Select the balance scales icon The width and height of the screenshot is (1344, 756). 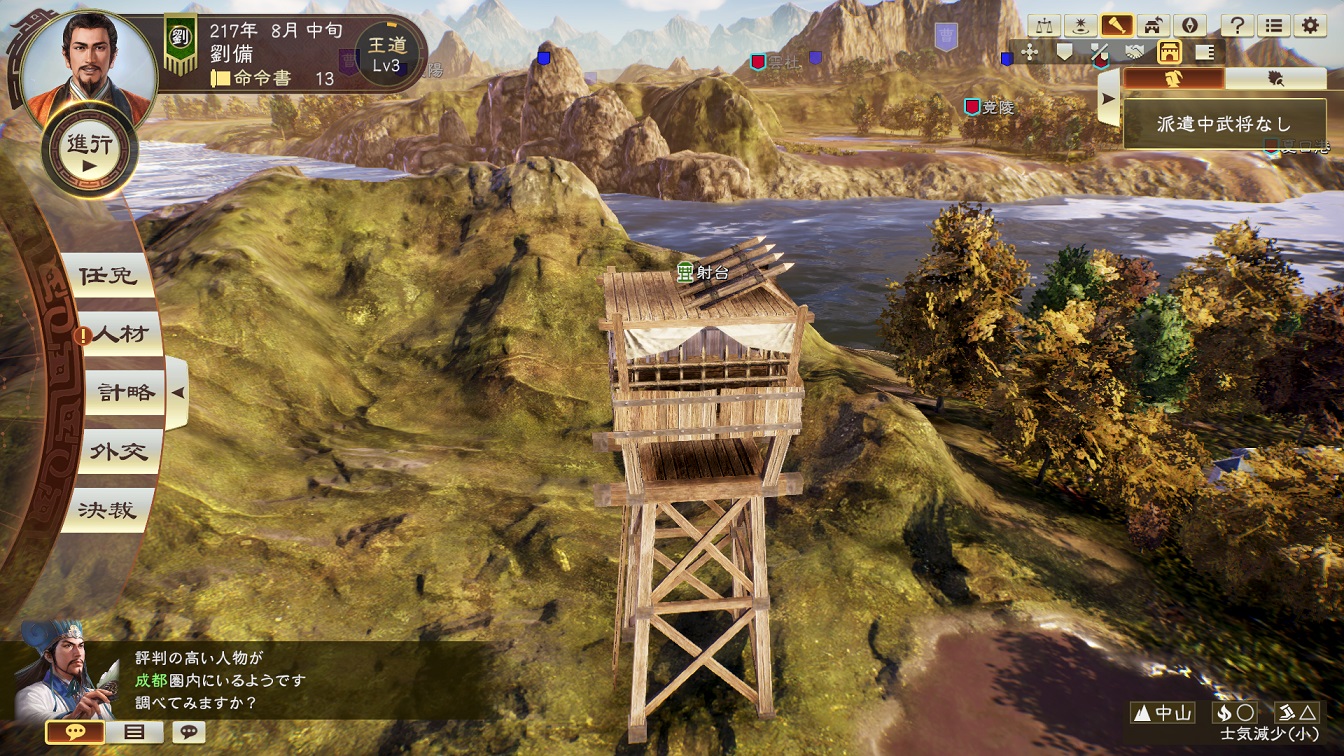1045,26
